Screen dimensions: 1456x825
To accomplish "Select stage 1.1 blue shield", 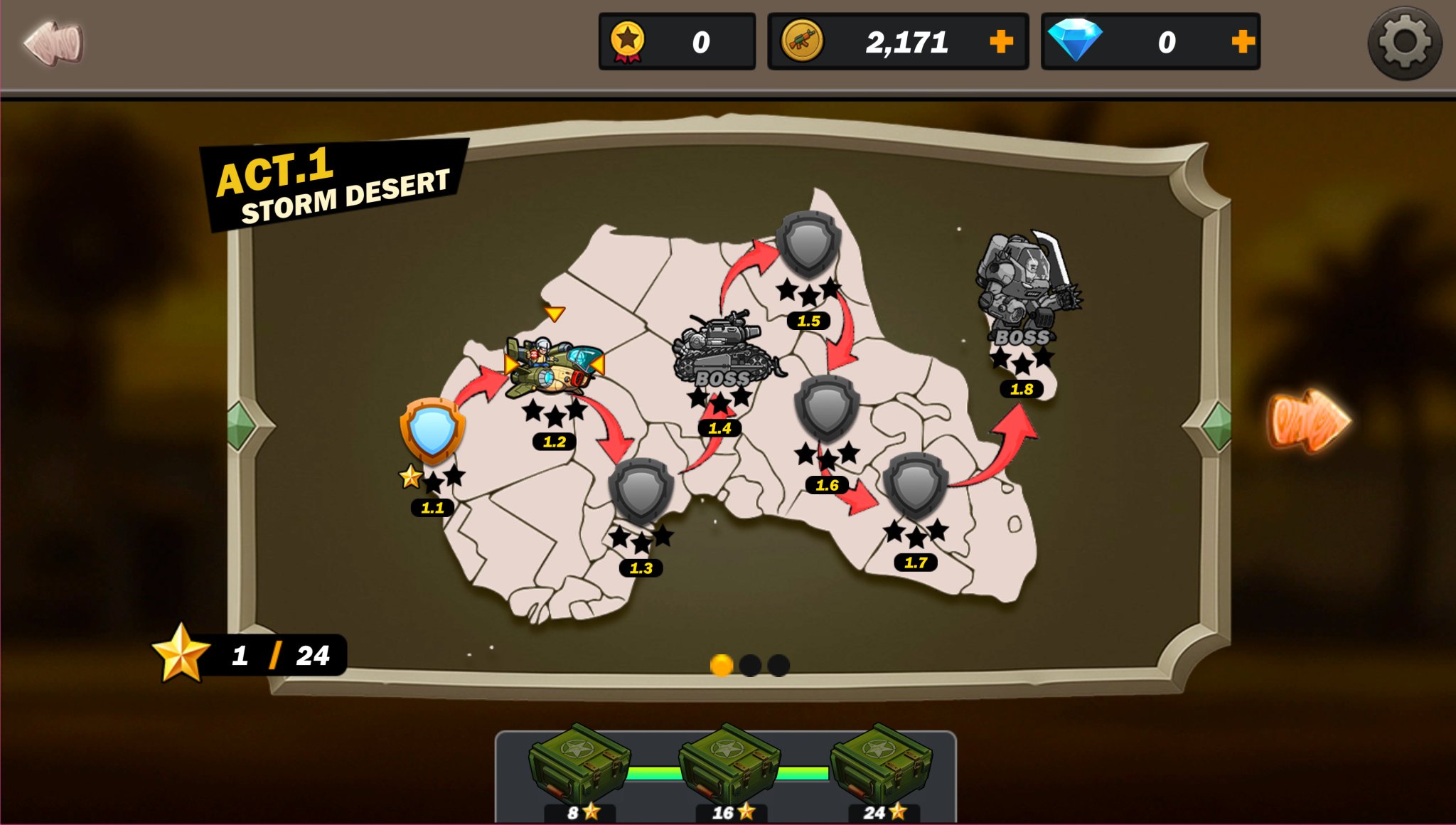I will coord(432,430).
